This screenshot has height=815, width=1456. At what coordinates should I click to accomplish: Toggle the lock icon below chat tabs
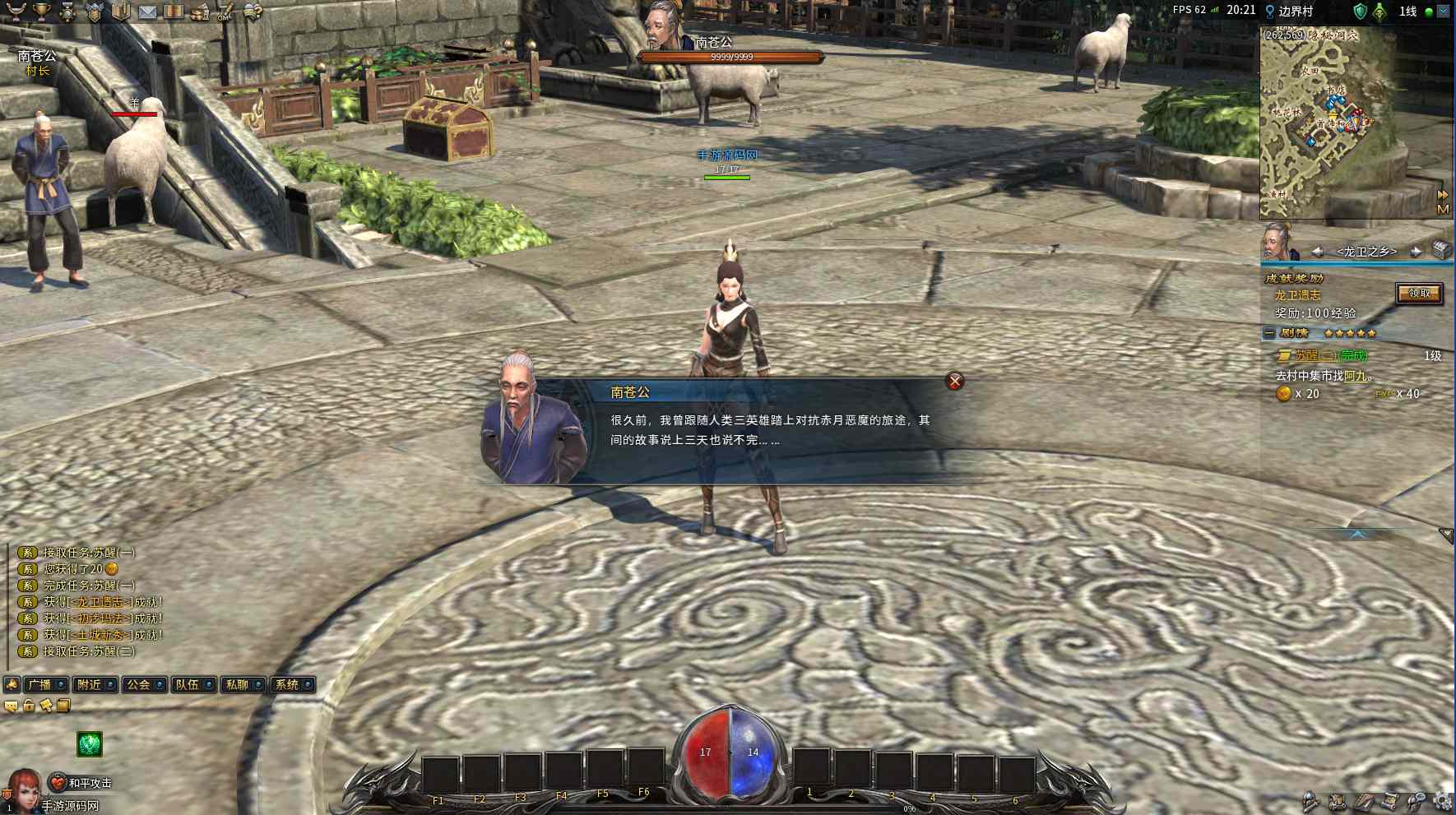pyautogui.click(x=29, y=706)
